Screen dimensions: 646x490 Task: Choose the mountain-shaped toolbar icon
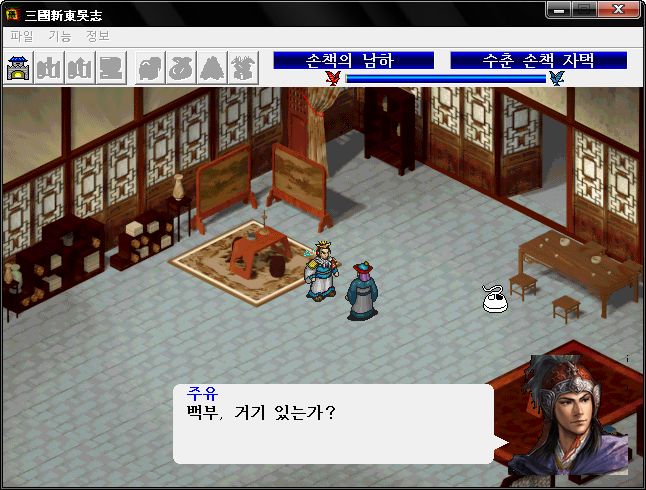point(211,68)
